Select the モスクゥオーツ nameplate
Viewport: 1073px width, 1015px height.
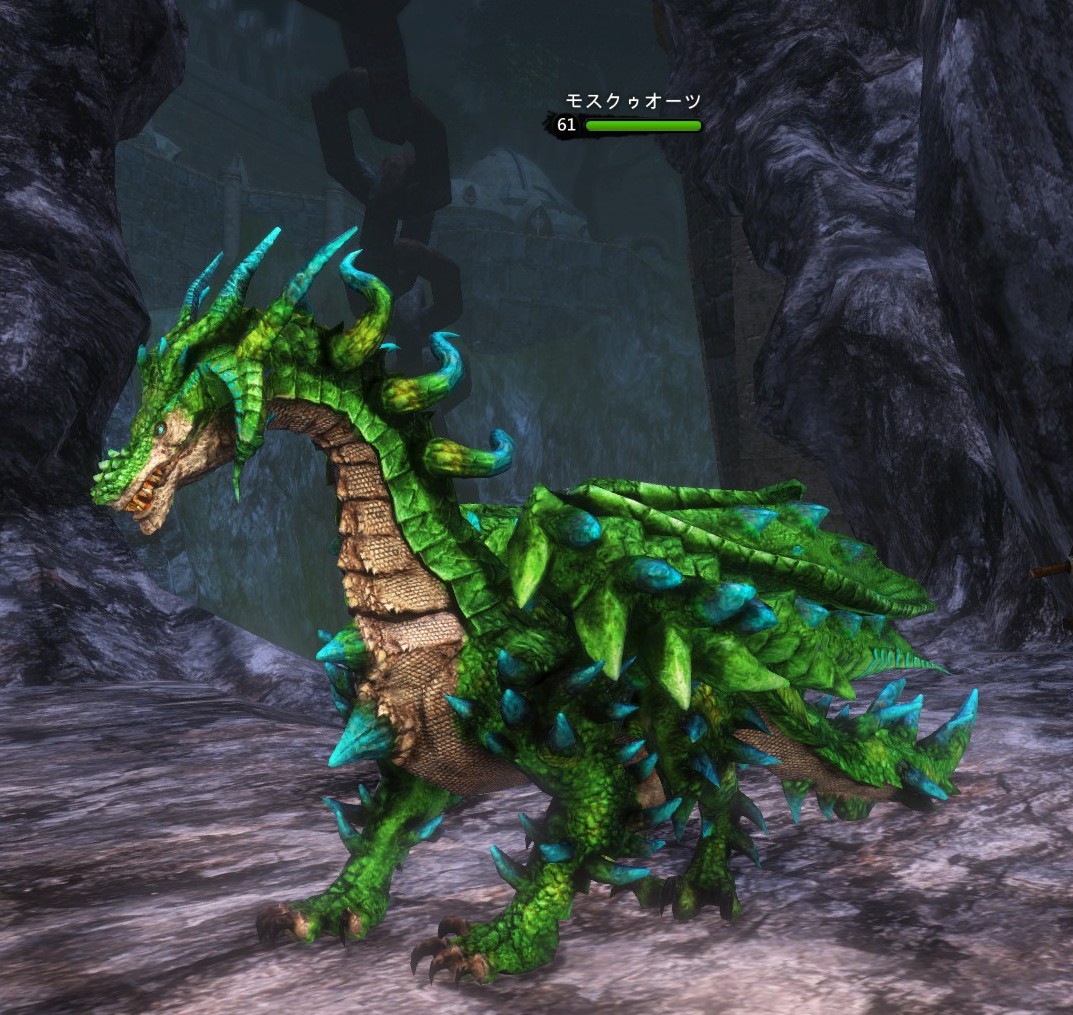pos(632,102)
